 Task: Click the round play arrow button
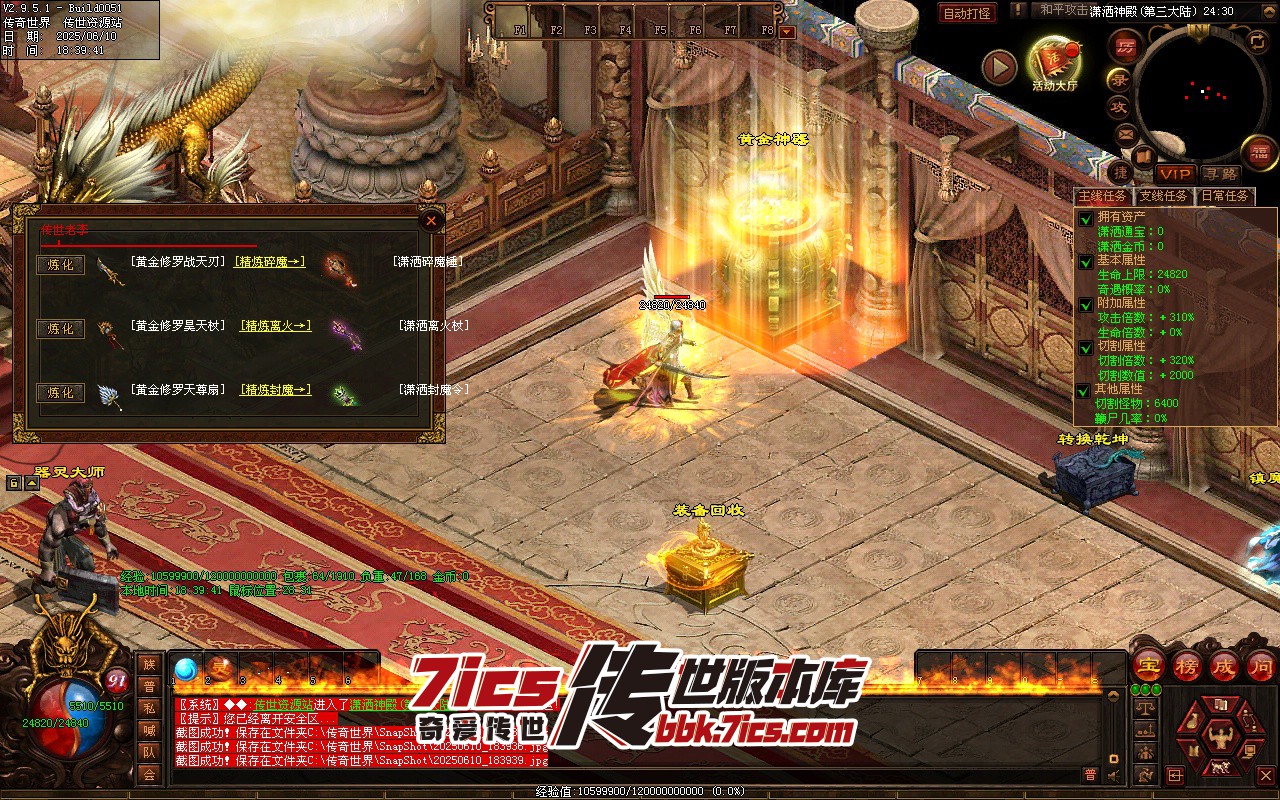pos(998,67)
